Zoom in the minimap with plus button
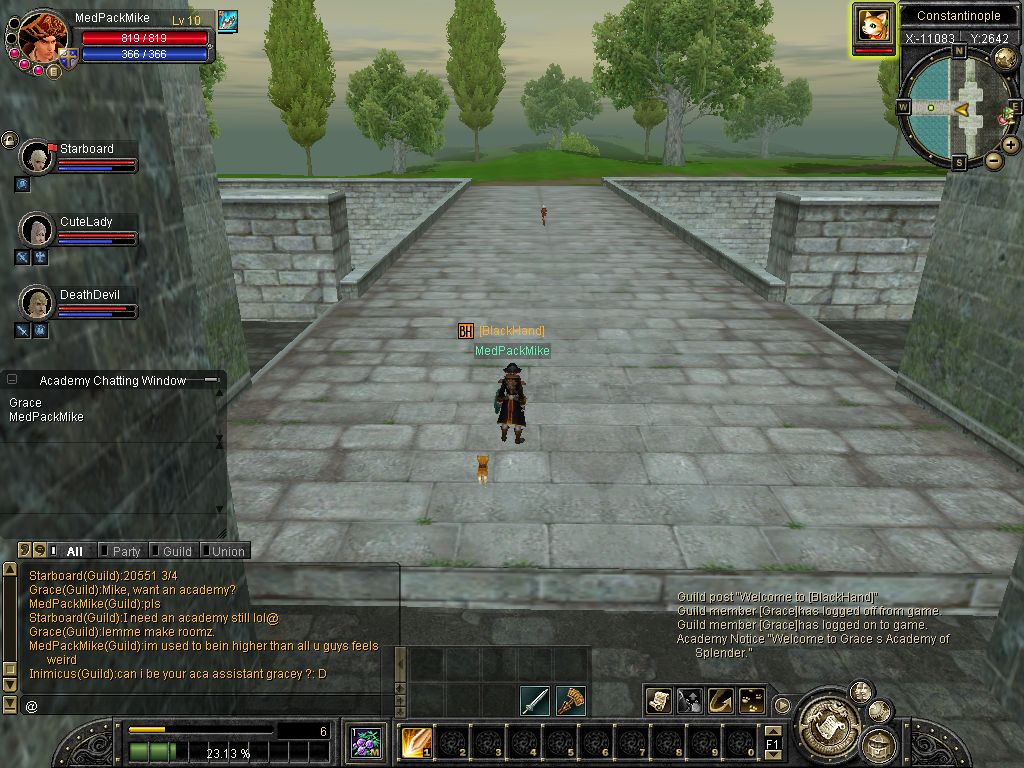 tap(1011, 145)
